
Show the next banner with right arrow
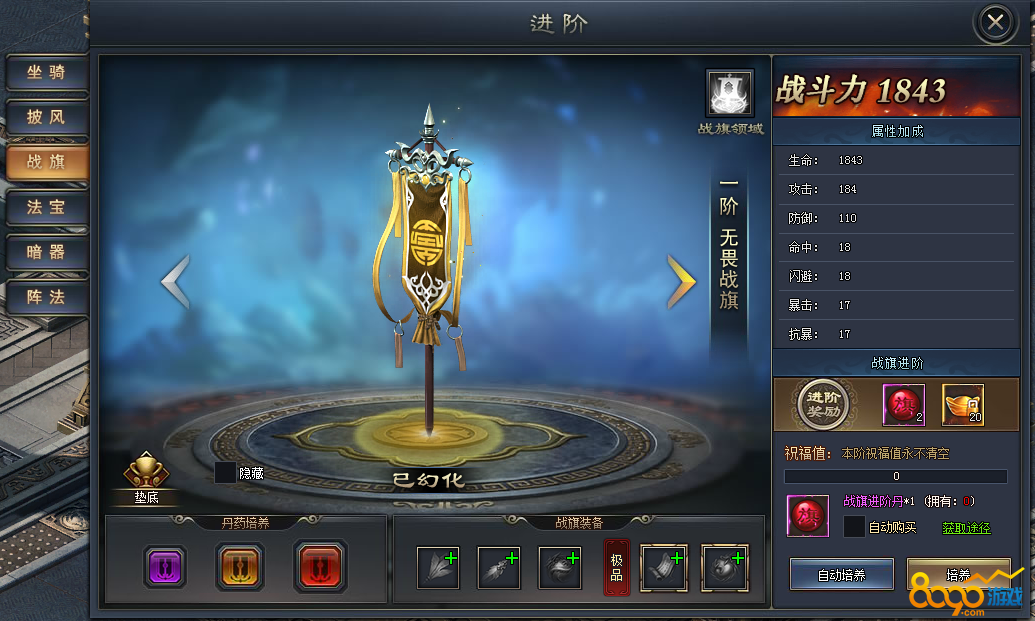pos(681,282)
